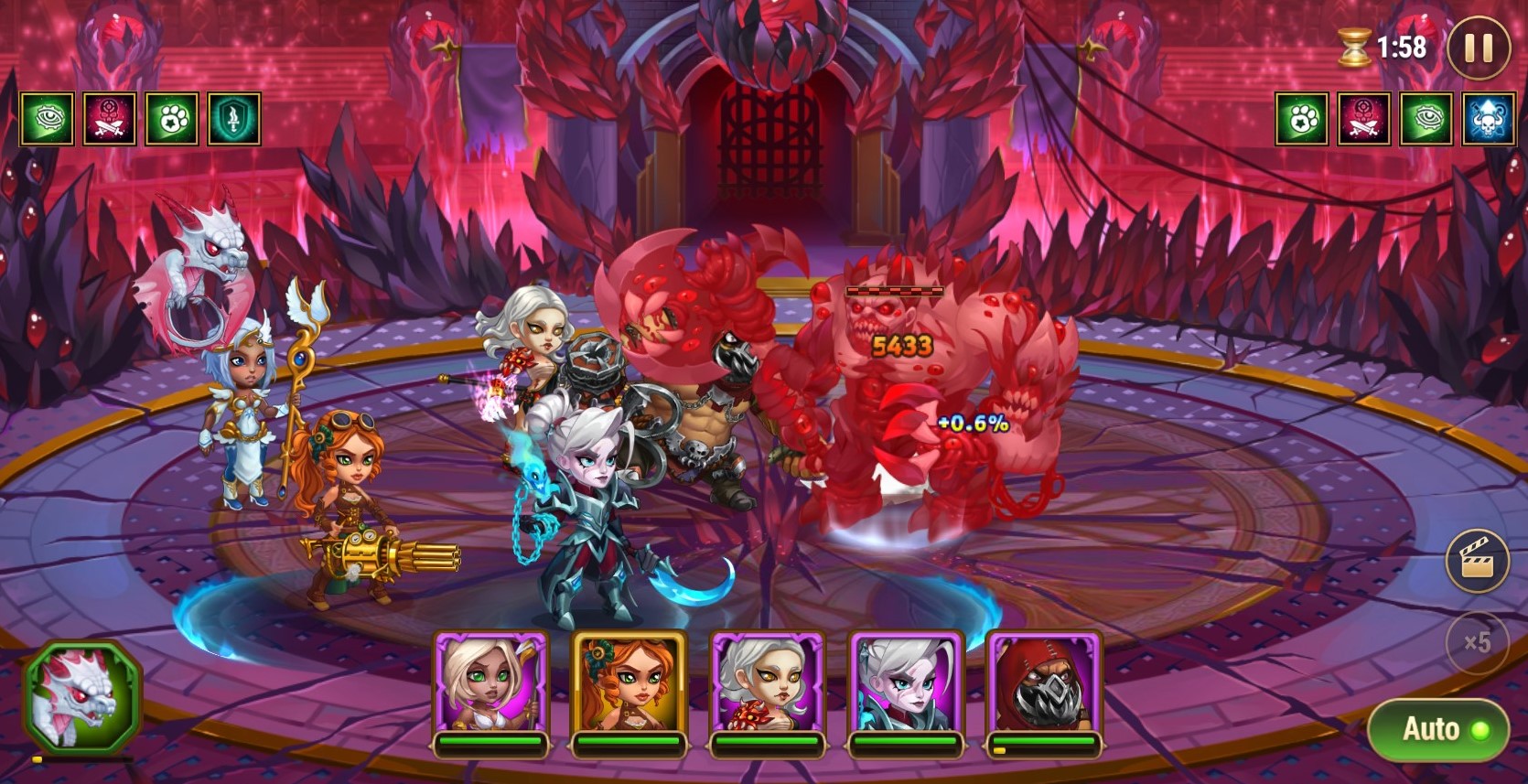1528x784 pixels.
Task: Select the blonde green-eyed hero portrait
Action: (491, 686)
